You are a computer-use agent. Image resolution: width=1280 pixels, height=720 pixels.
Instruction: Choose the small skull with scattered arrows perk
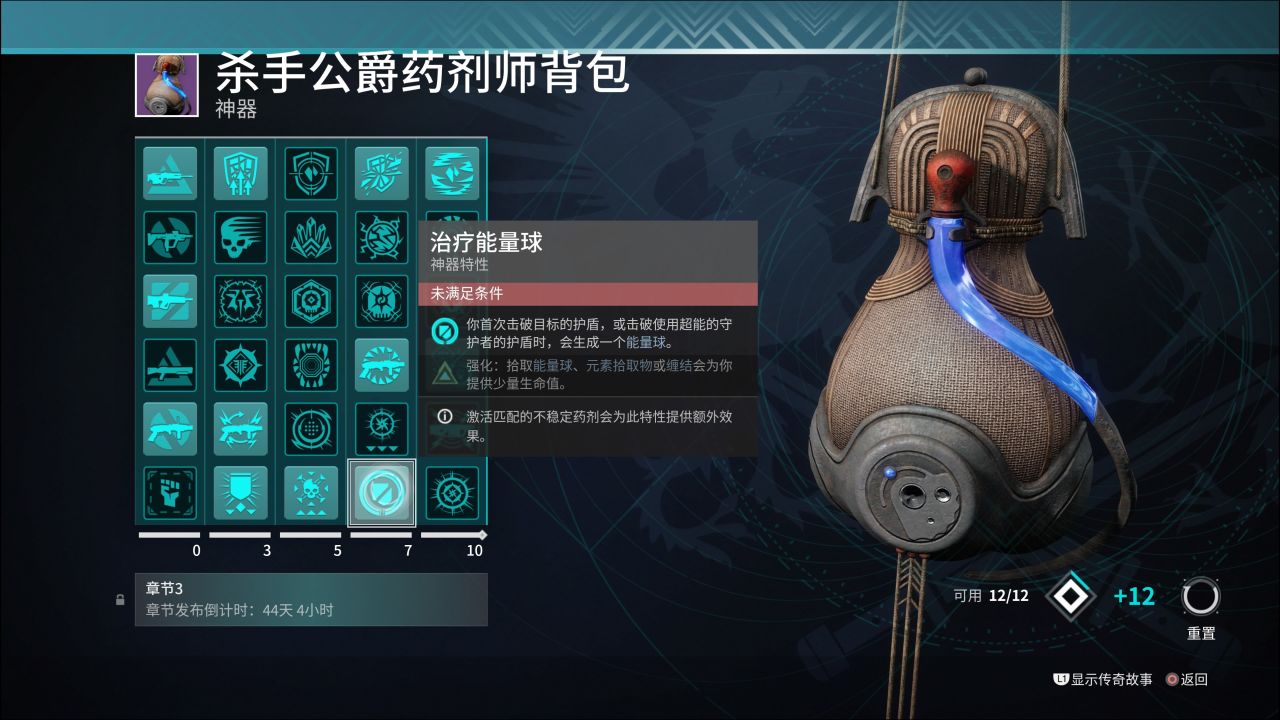click(x=311, y=493)
